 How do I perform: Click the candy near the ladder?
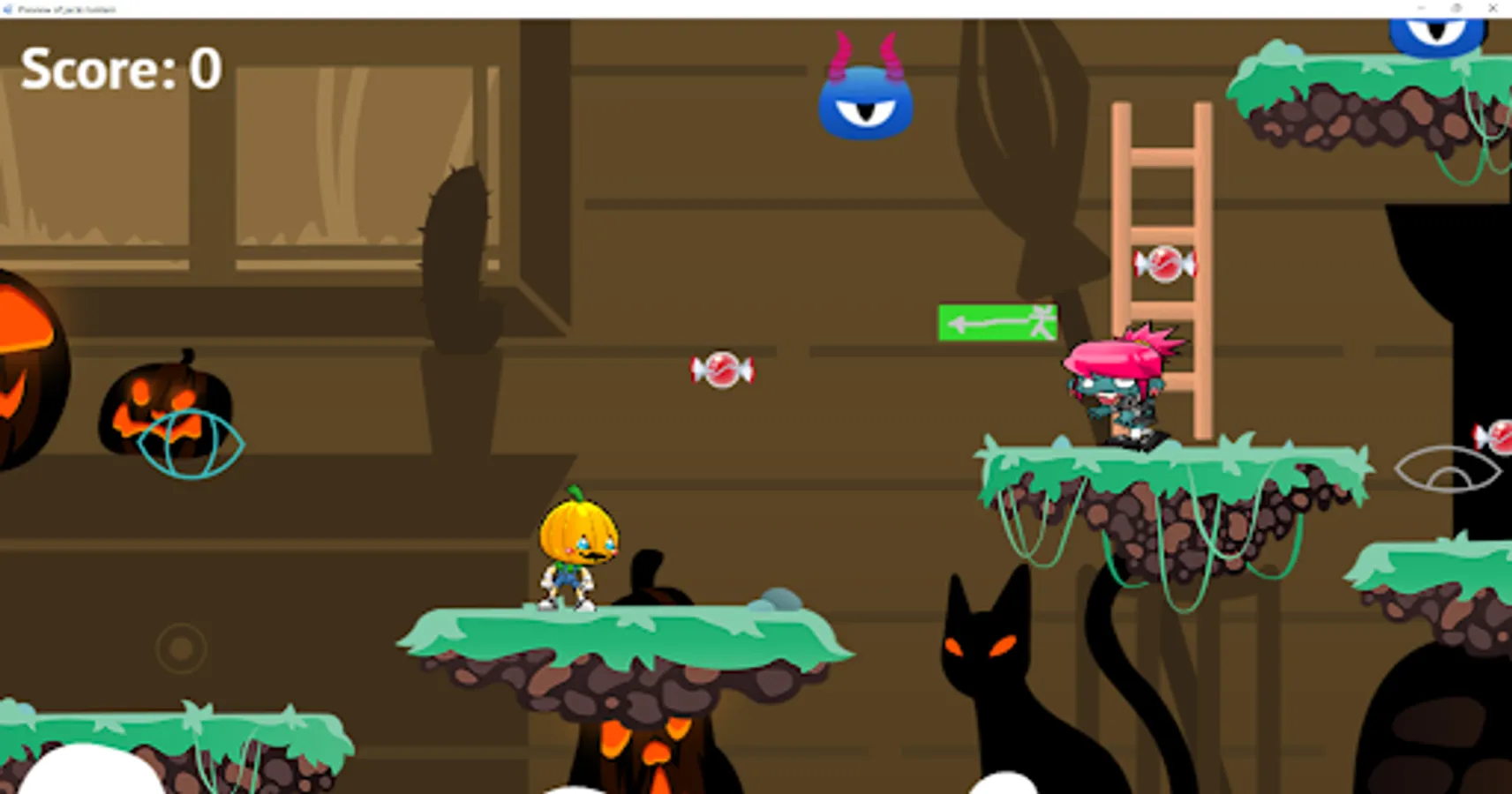[x=1164, y=265]
